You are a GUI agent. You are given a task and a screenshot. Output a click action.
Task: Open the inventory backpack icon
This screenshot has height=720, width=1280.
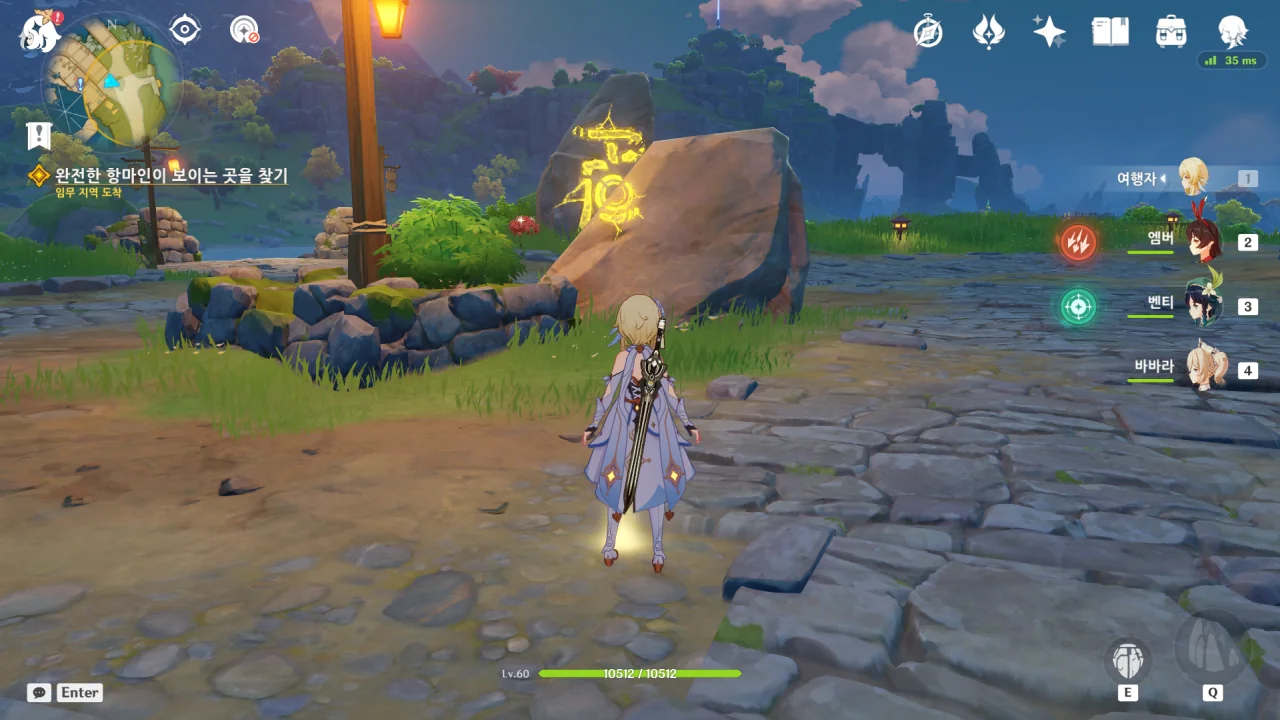1170,32
